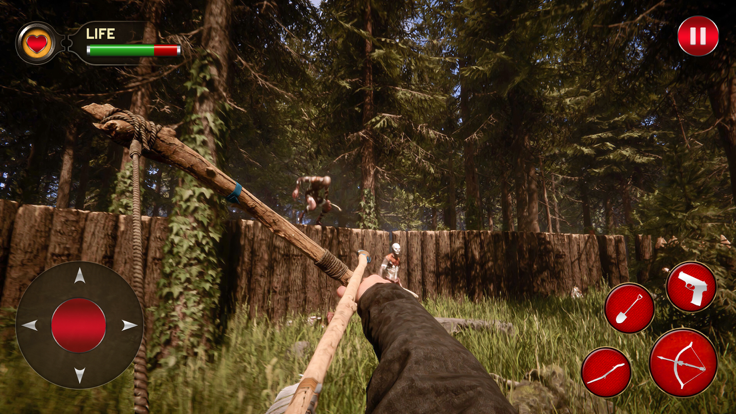The width and height of the screenshot is (736, 414).
Task: Select the pistol weapon button
Action: [691, 287]
